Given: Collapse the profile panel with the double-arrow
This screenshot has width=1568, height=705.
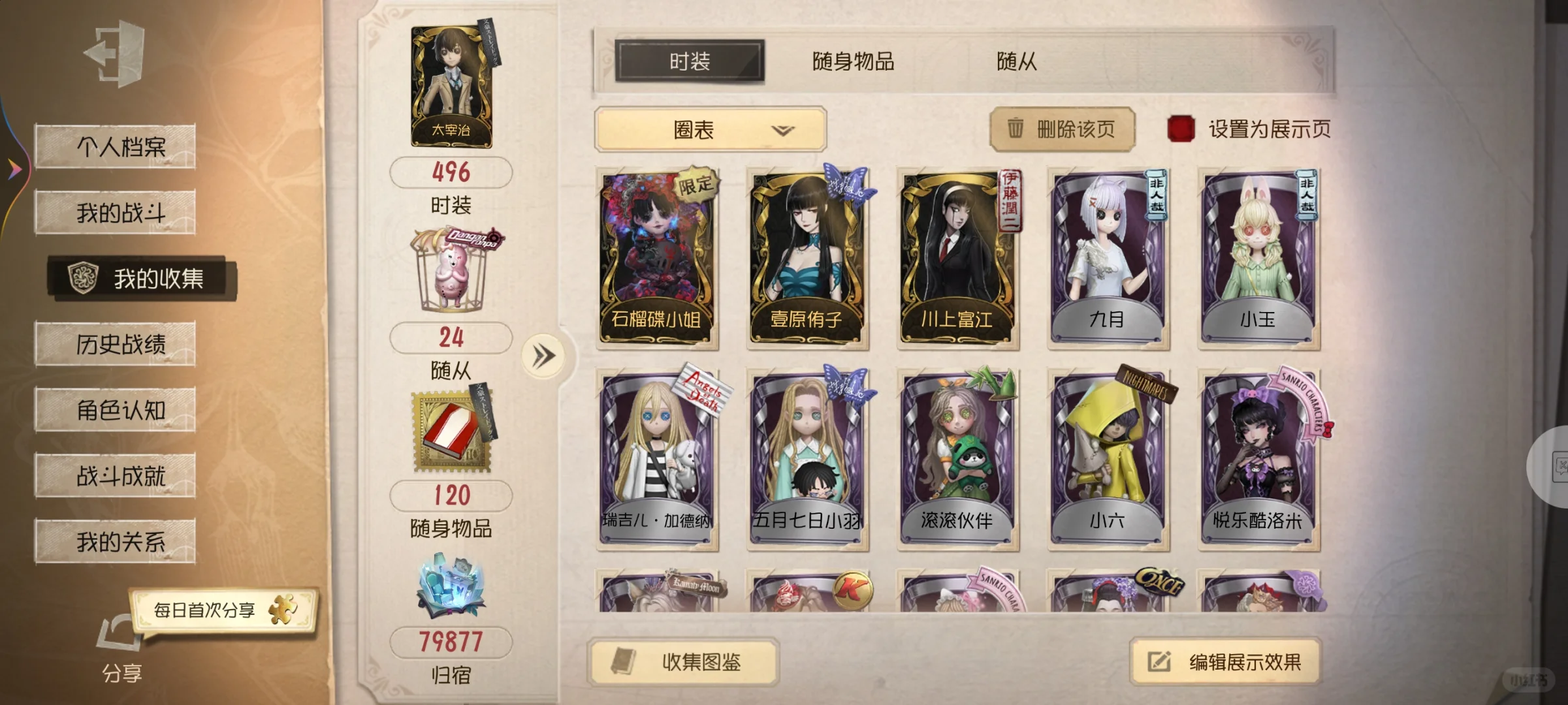Looking at the screenshot, I should 544,352.
